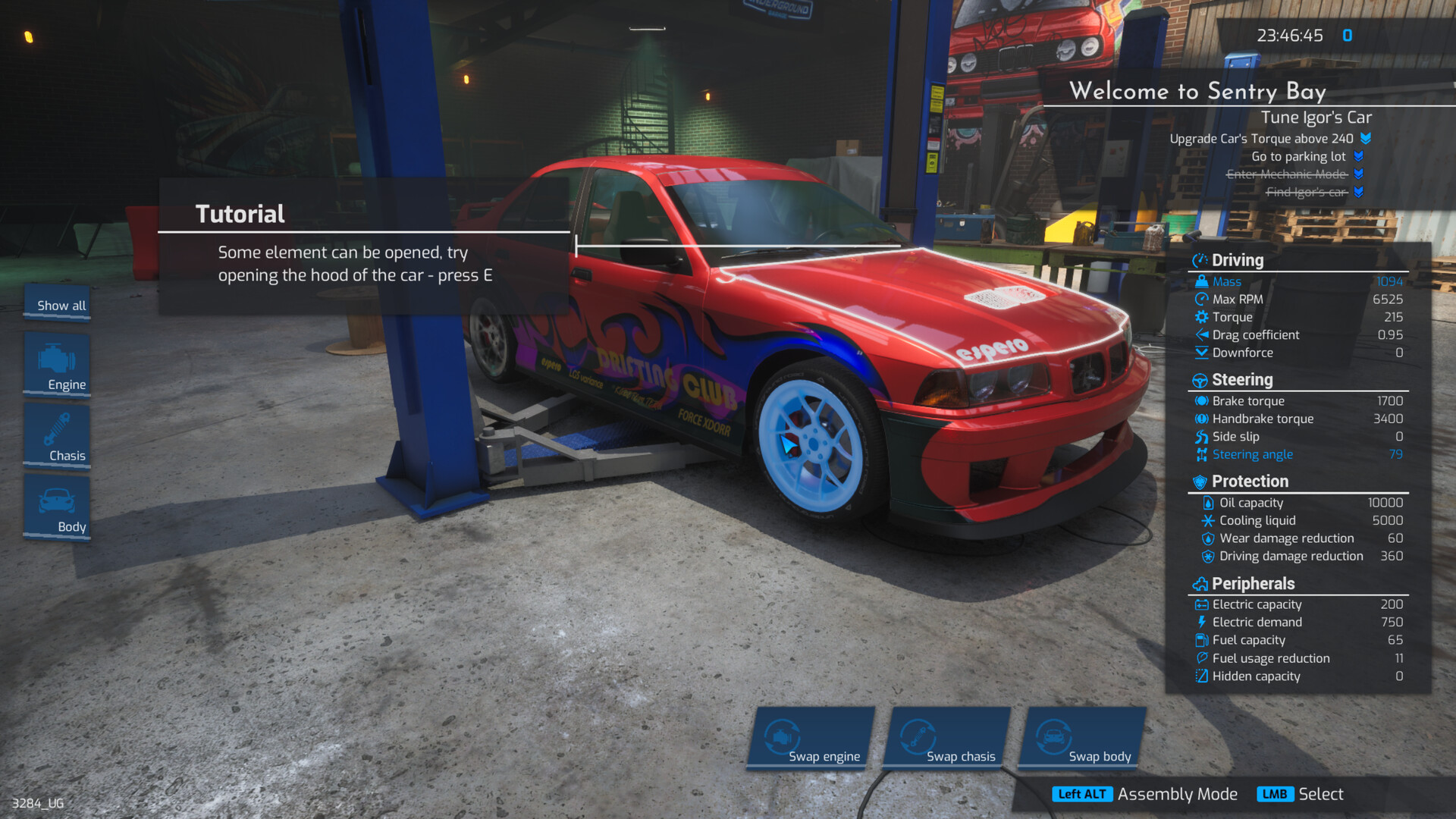Open the Protection section header

click(x=1249, y=481)
